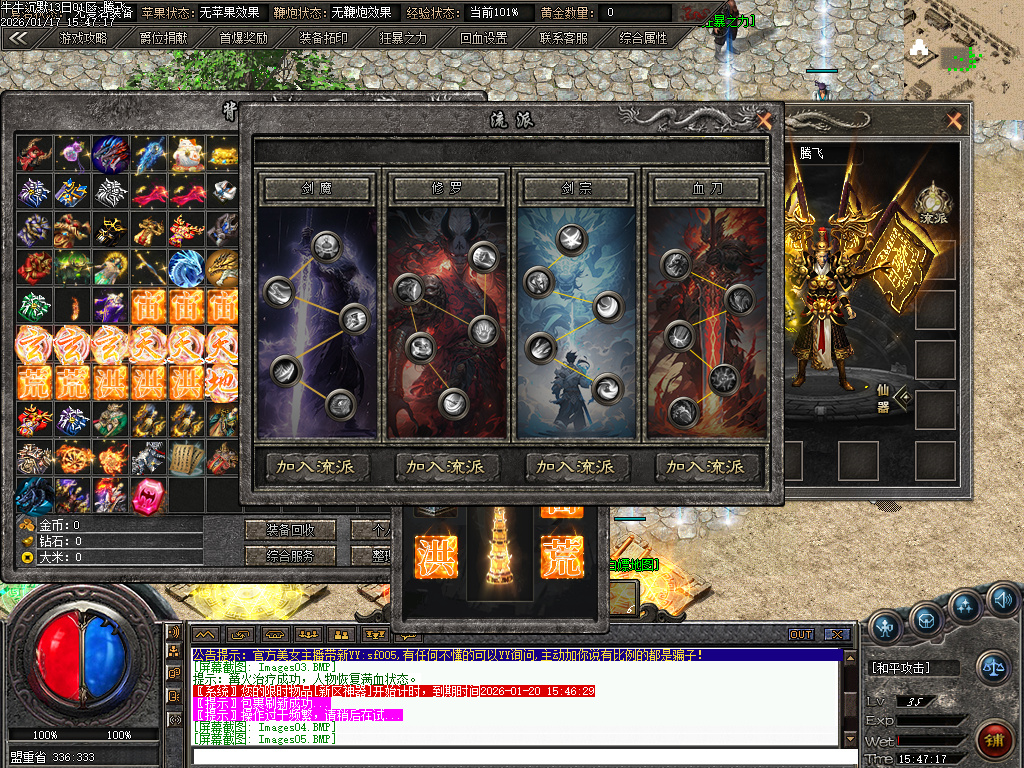1024x768 pixels.
Task: Close the 流派 faction window
Action: tap(764, 121)
